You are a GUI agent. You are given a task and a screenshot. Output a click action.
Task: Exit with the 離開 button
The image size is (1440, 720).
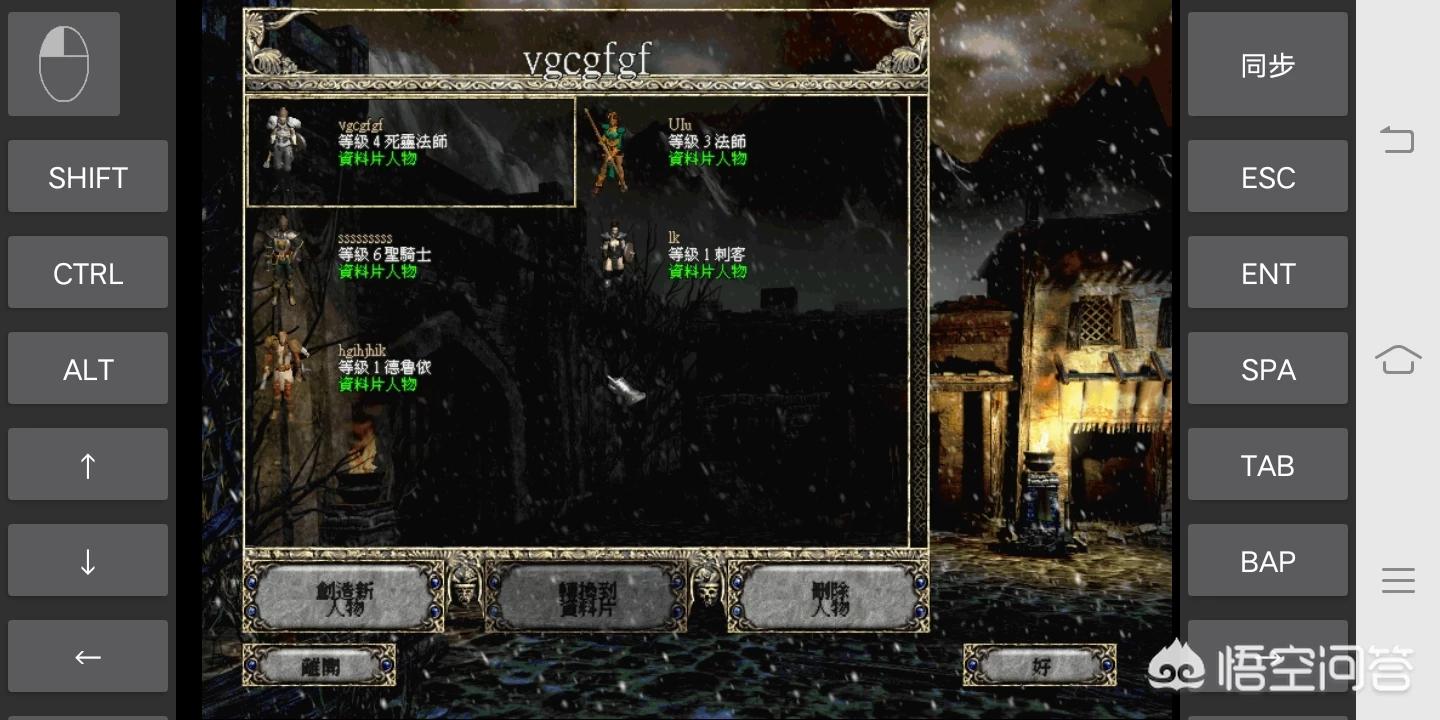click(320, 666)
